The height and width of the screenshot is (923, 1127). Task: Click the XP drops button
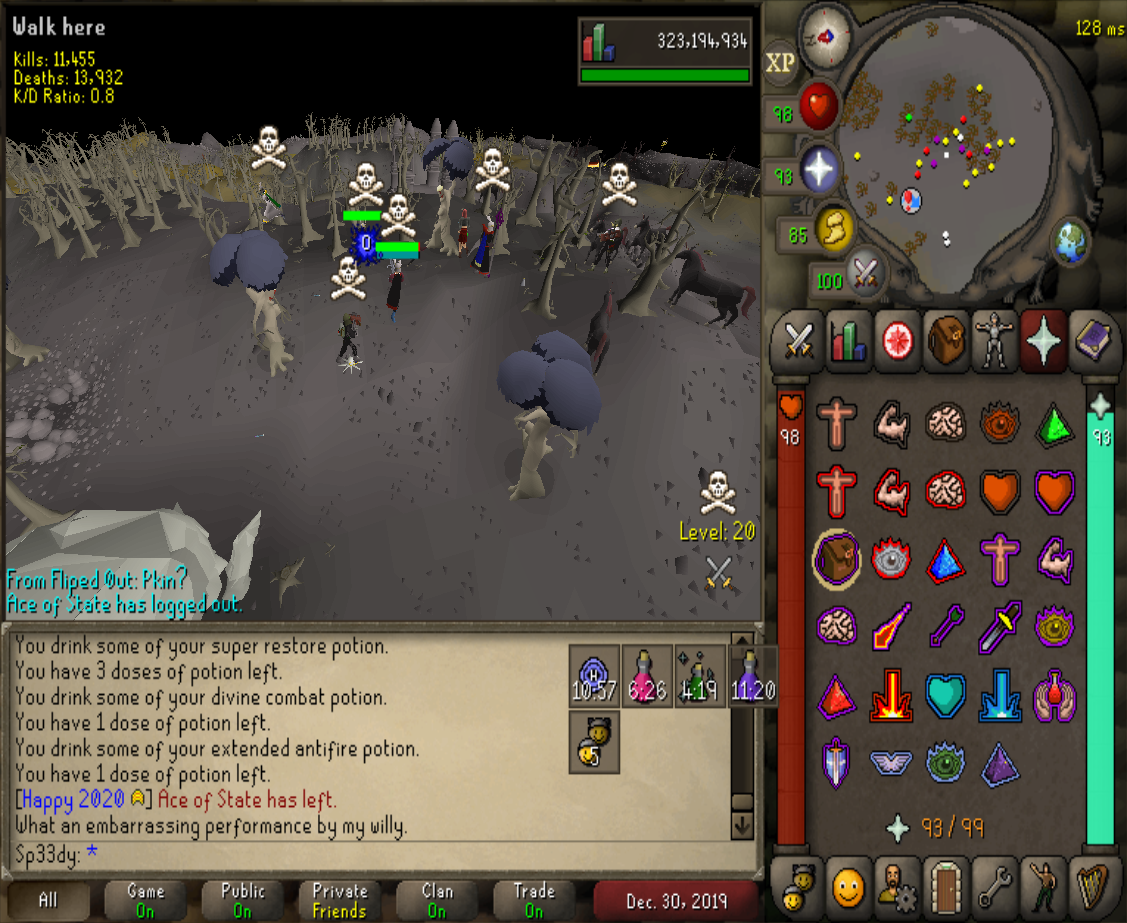780,63
